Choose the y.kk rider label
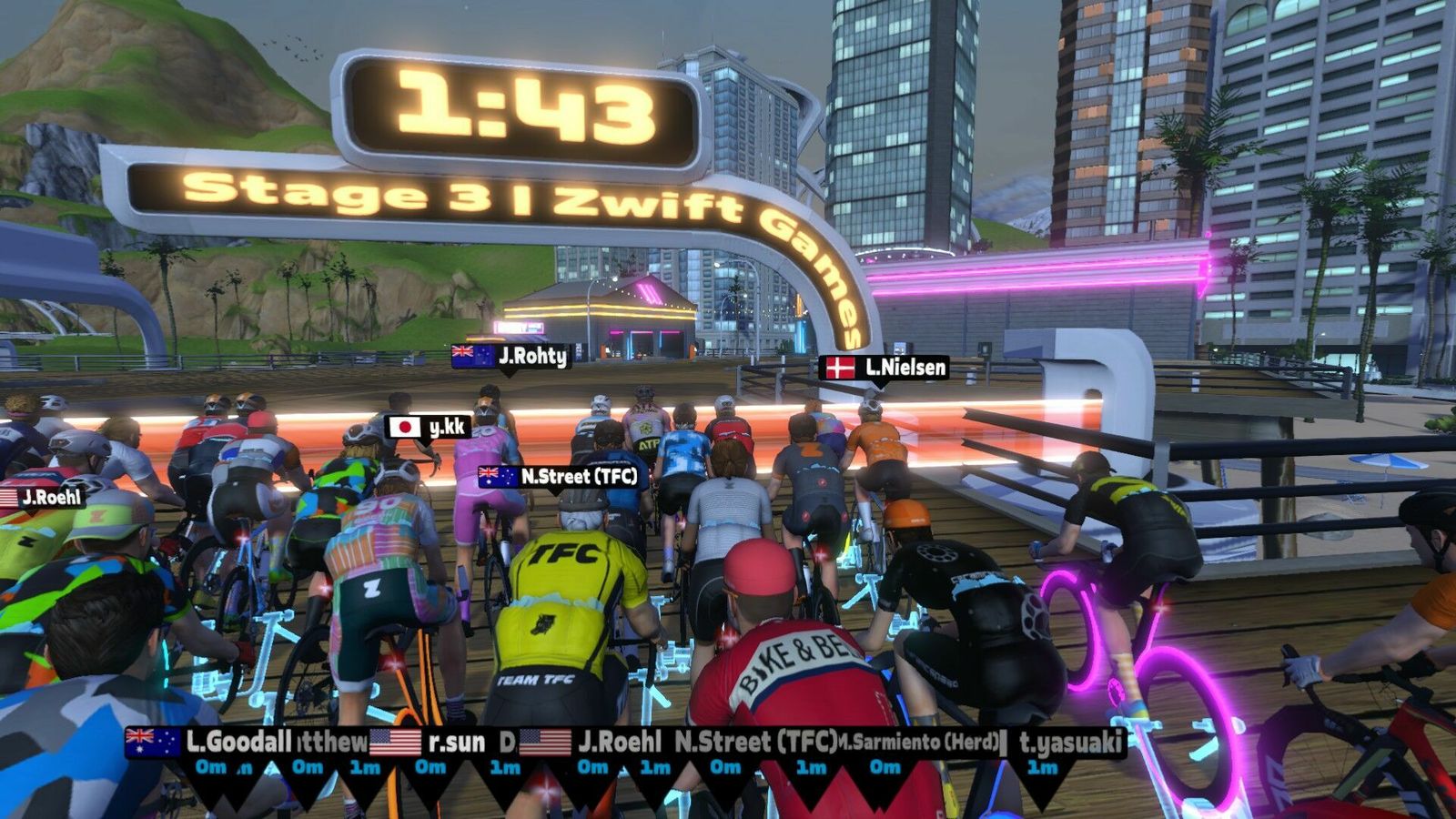This screenshot has width=1456, height=819. point(428,427)
